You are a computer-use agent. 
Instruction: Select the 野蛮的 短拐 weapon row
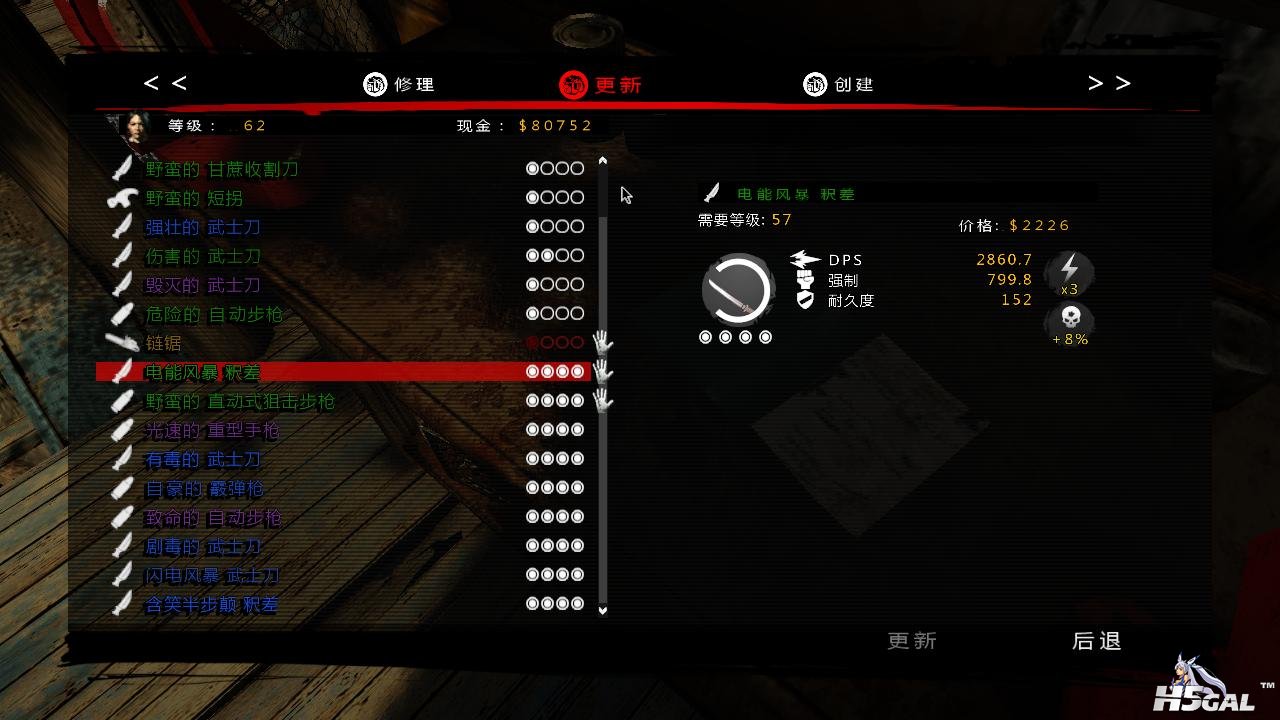click(x=194, y=198)
